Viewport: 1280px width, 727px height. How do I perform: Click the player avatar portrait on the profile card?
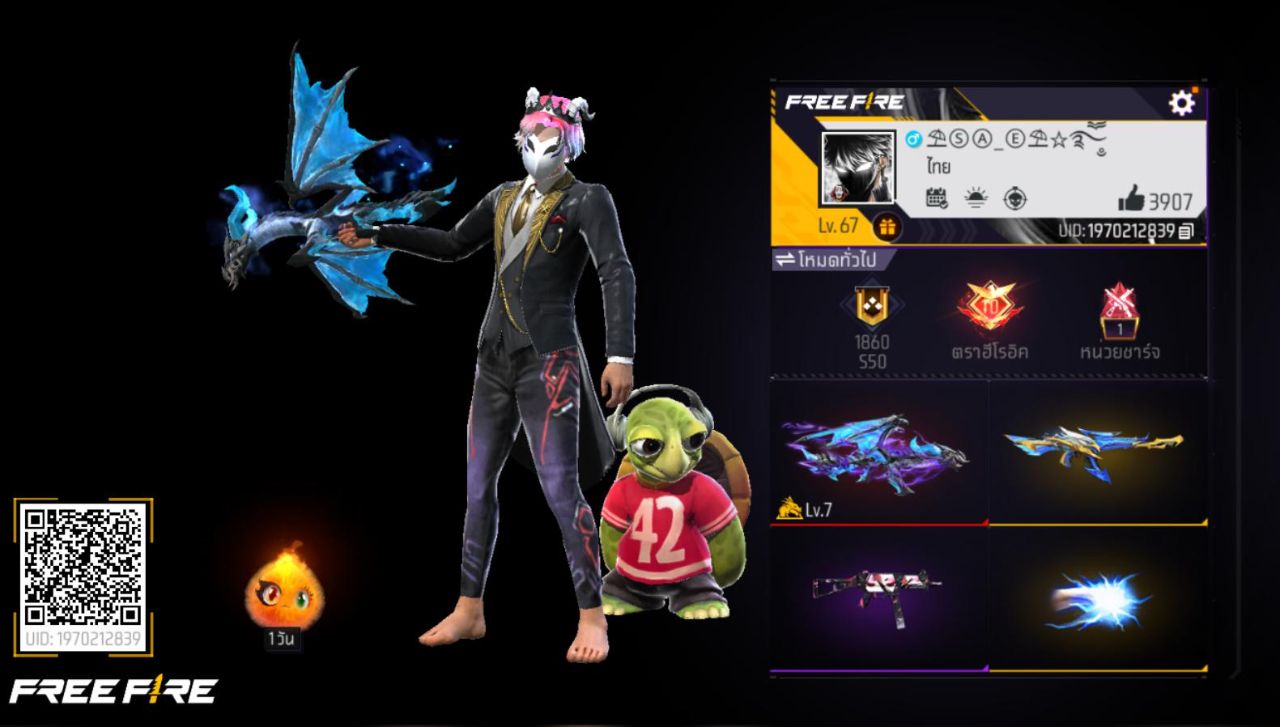[858, 168]
